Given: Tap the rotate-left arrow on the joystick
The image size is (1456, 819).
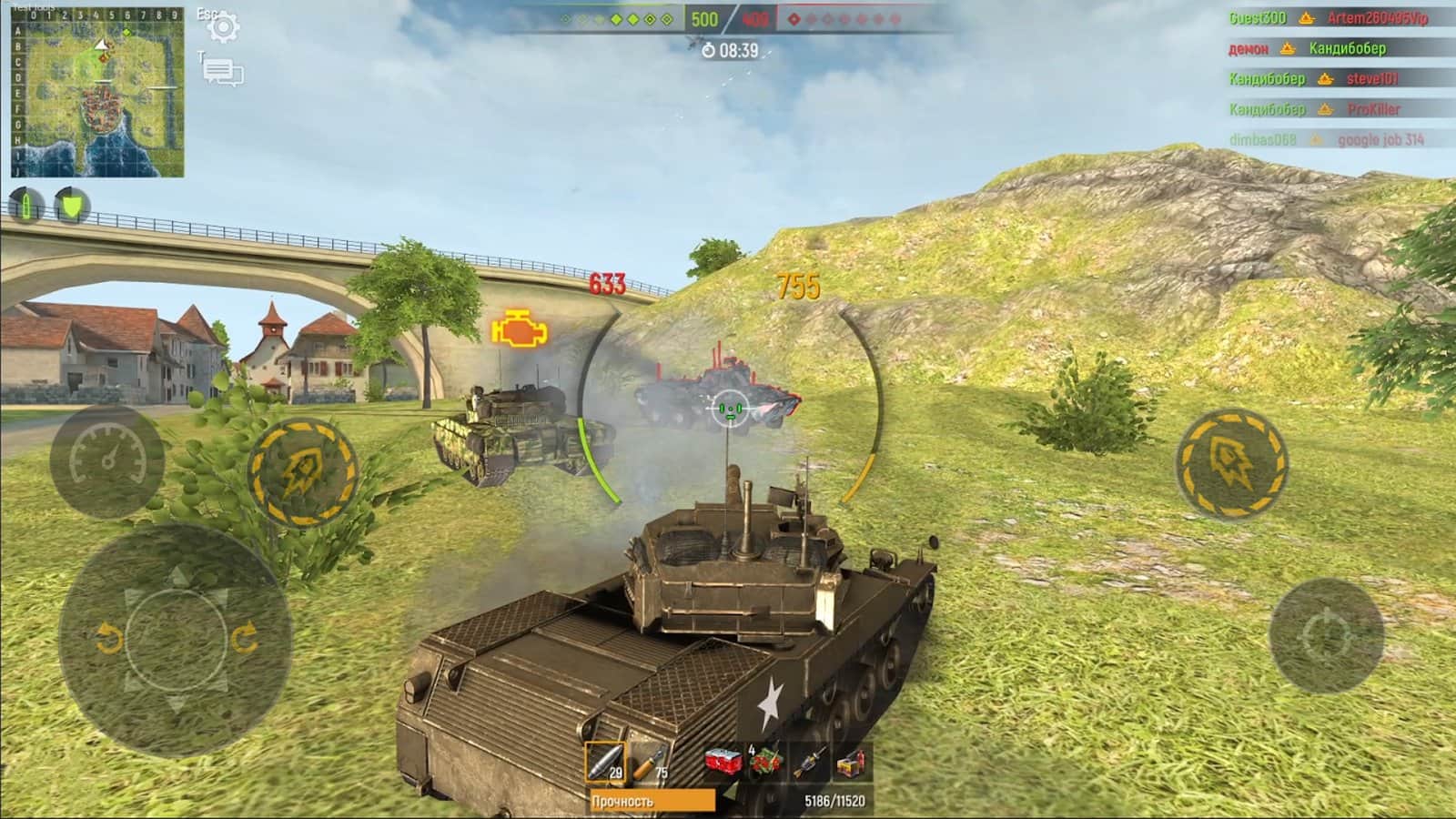Looking at the screenshot, I should click(x=109, y=640).
